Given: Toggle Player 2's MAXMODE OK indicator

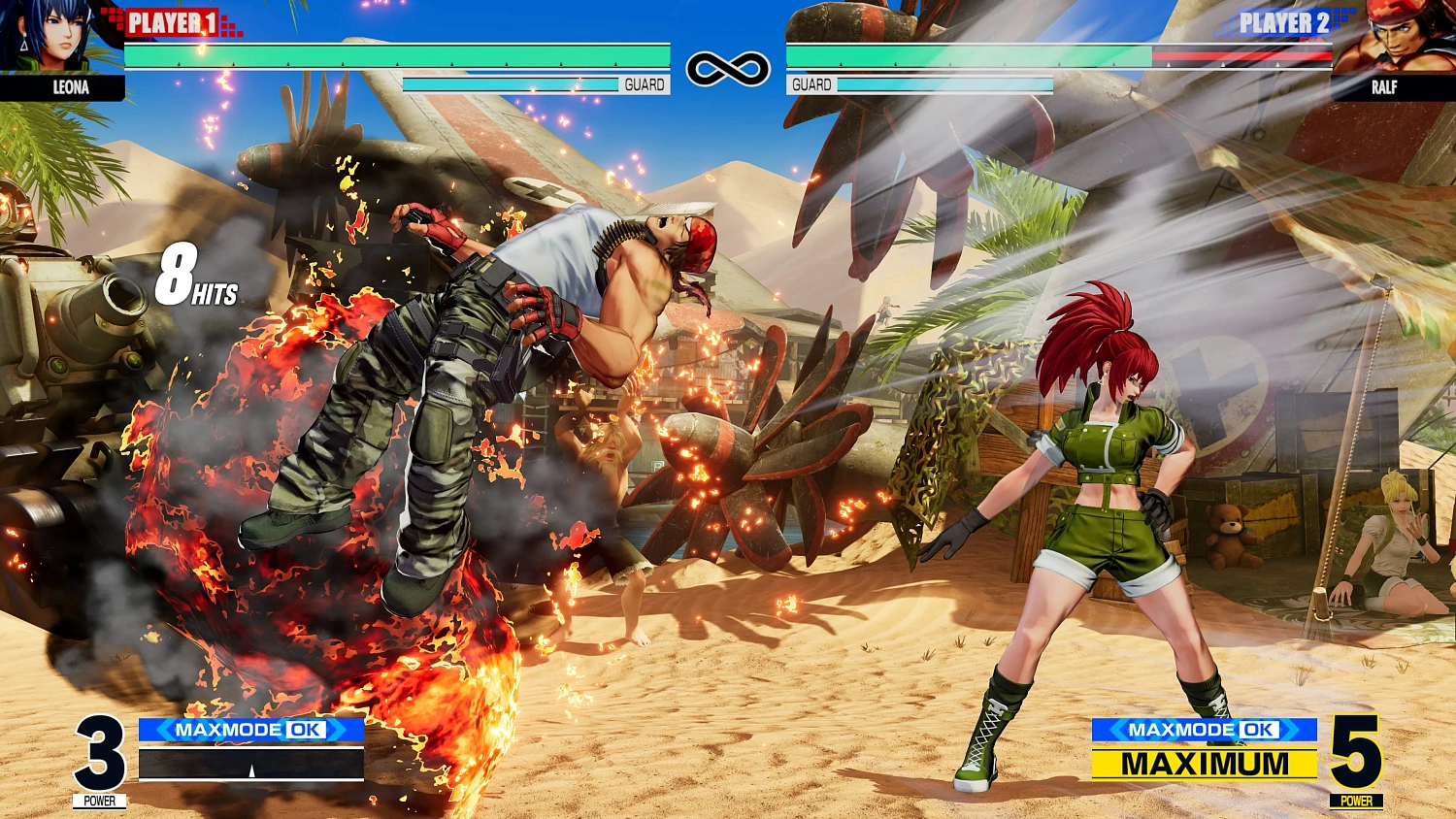Looking at the screenshot, I should (1204, 729).
